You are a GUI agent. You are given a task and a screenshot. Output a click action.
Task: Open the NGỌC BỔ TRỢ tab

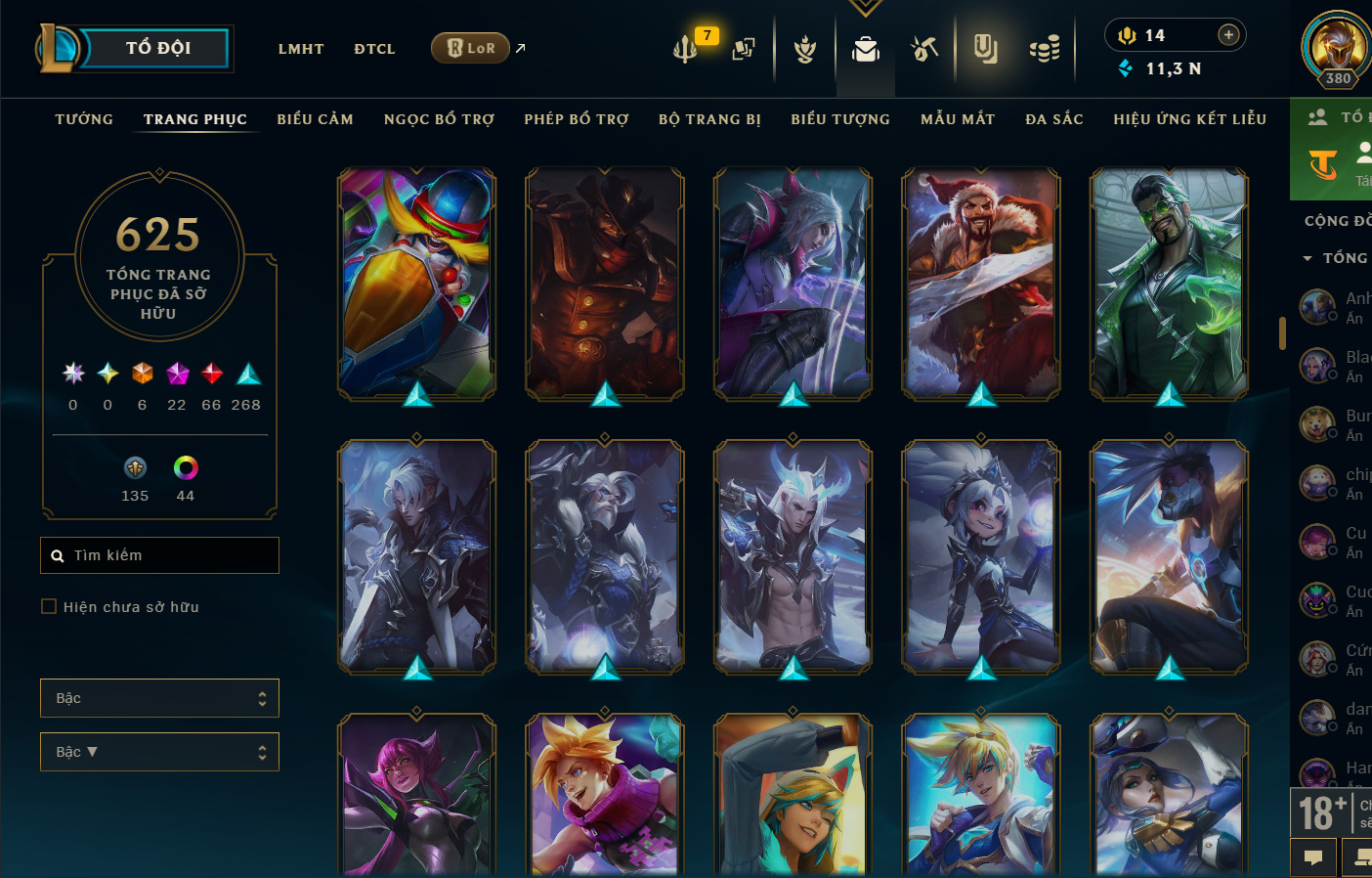coord(439,119)
